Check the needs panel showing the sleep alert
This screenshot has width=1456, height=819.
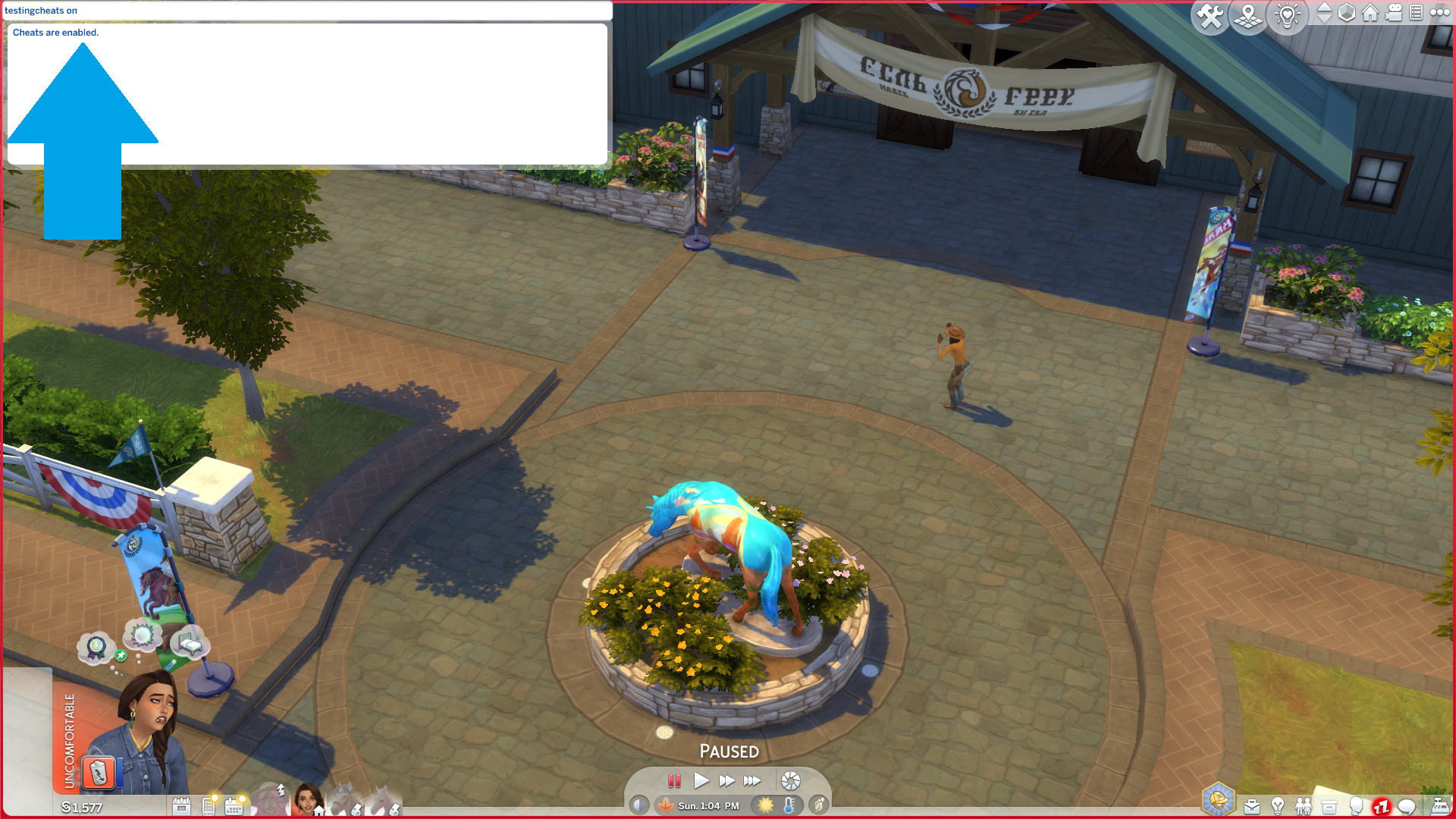1381,805
